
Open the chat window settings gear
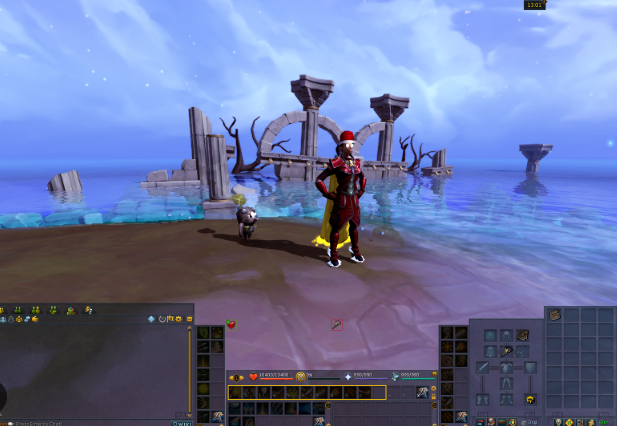point(179,319)
